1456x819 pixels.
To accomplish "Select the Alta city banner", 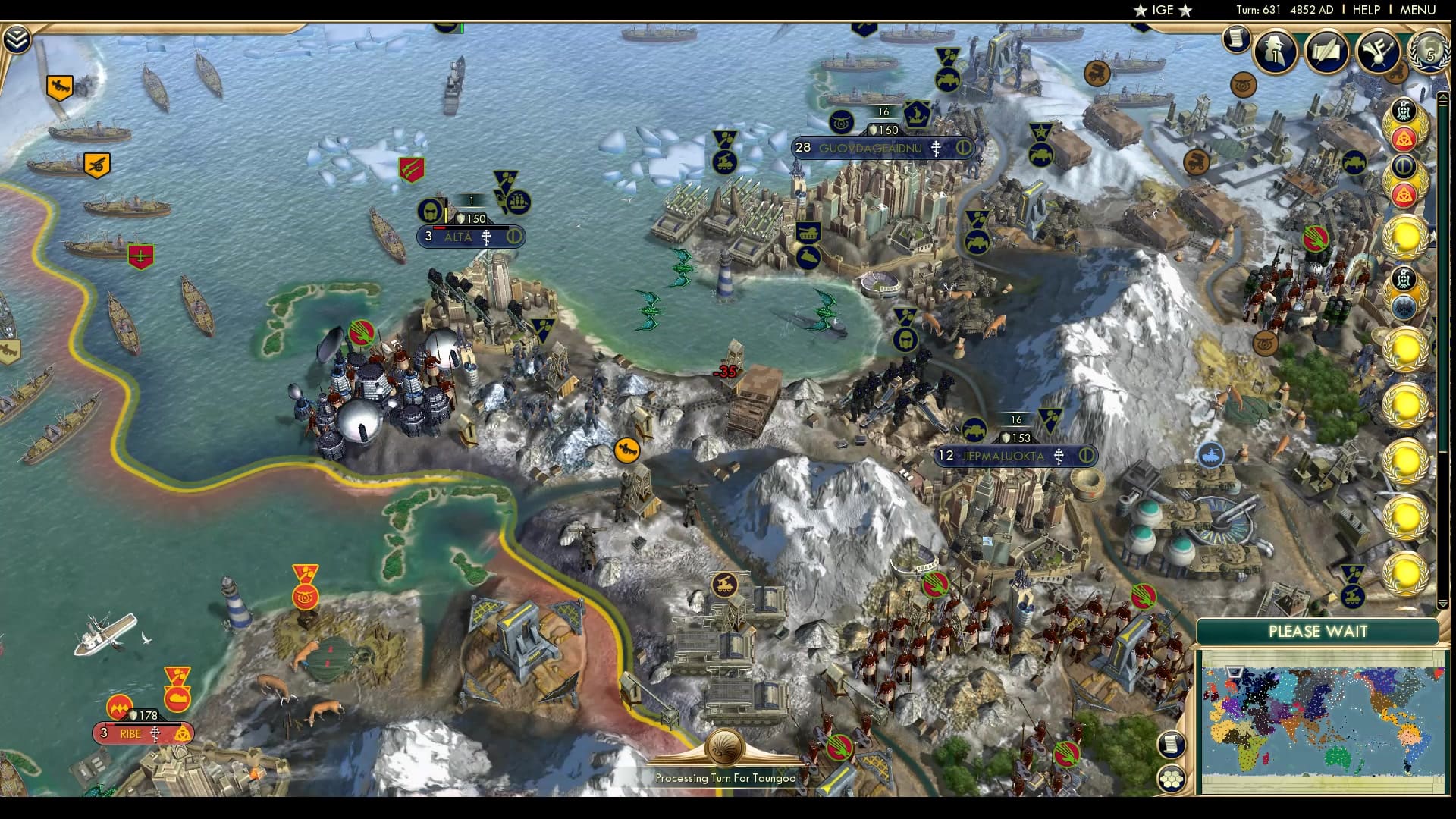I will point(470,237).
